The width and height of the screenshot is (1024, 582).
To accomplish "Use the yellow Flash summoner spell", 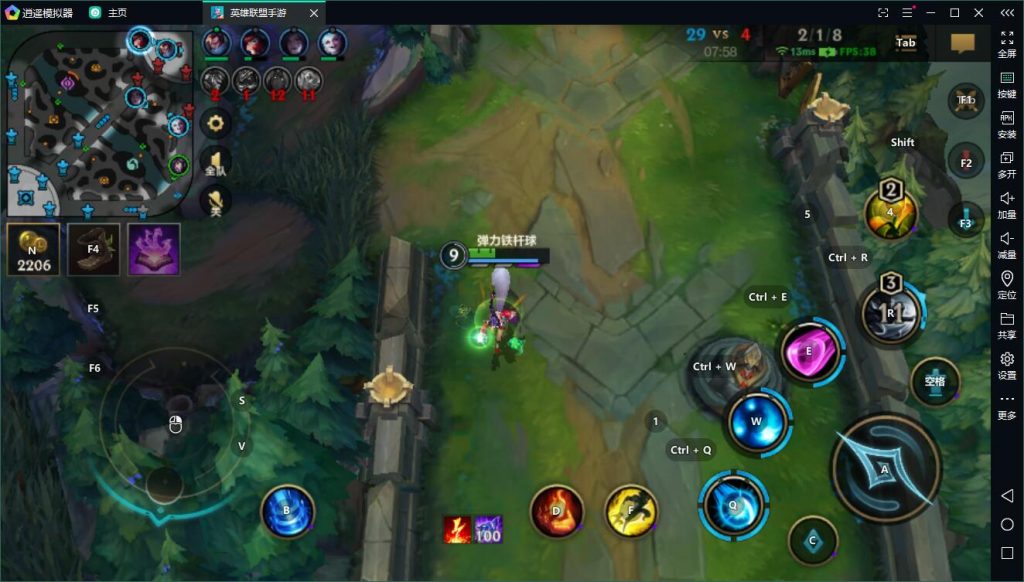I will [x=631, y=510].
